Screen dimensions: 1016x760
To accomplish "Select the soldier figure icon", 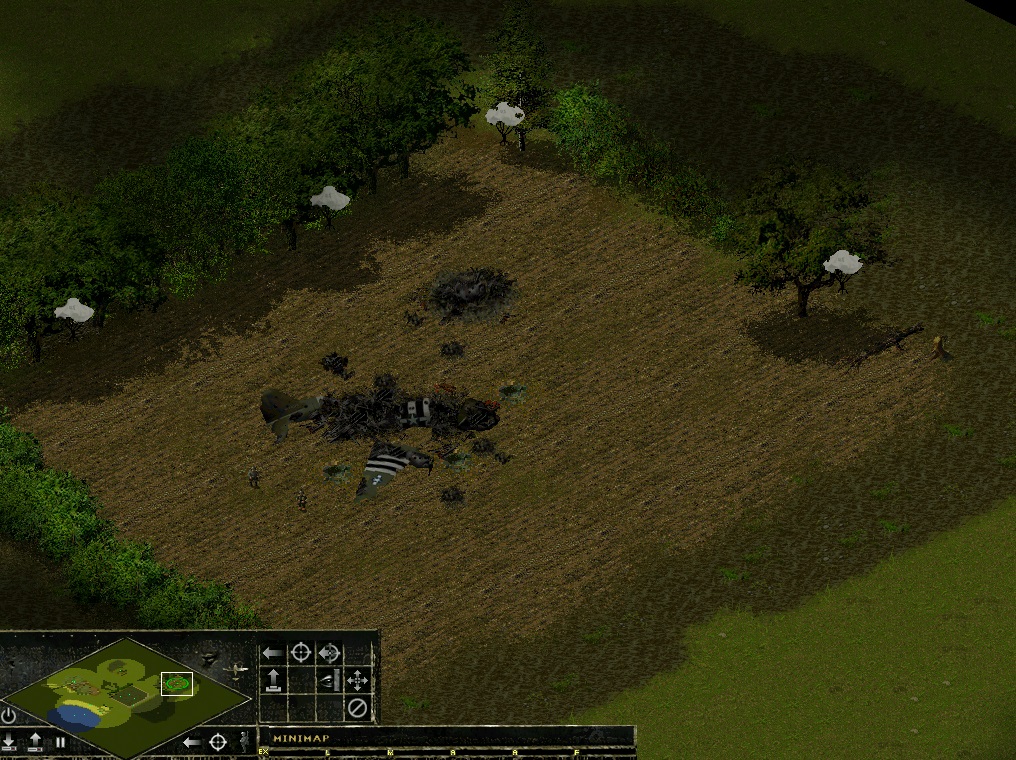I will click(x=243, y=741).
